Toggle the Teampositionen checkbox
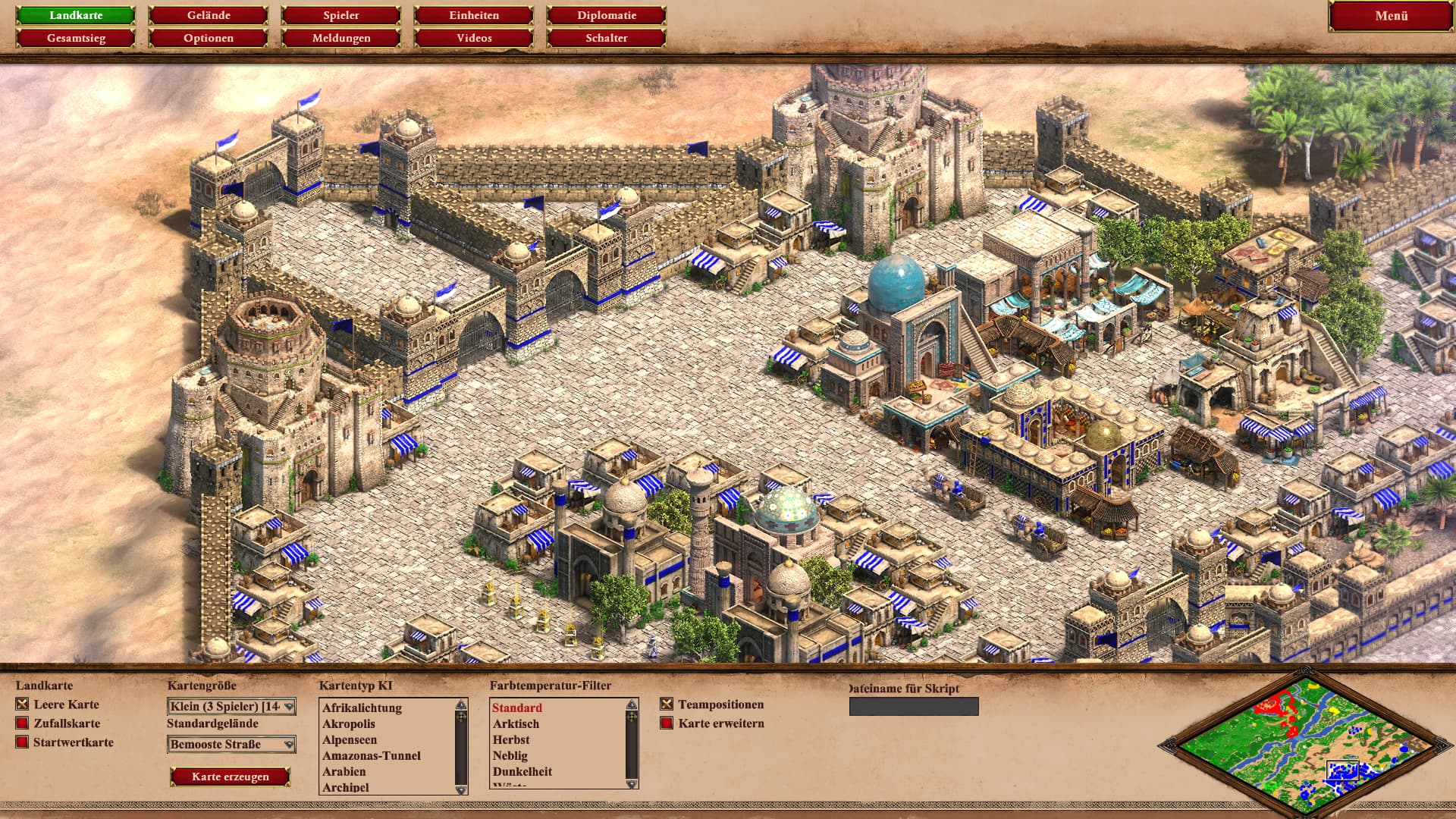The height and width of the screenshot is (819, 1456). [x=667, y=704]
